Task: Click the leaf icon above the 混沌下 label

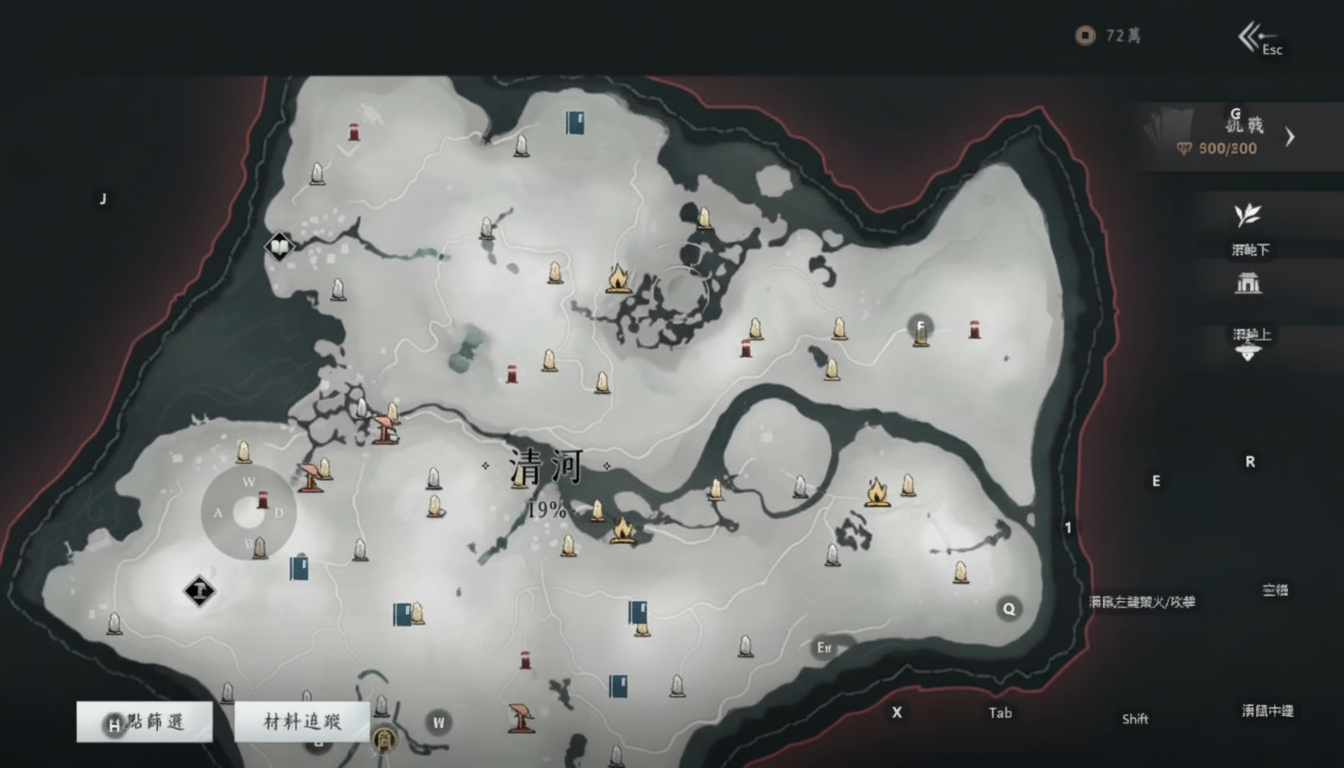Action: pyautogui.click(x=1247, y=215)
